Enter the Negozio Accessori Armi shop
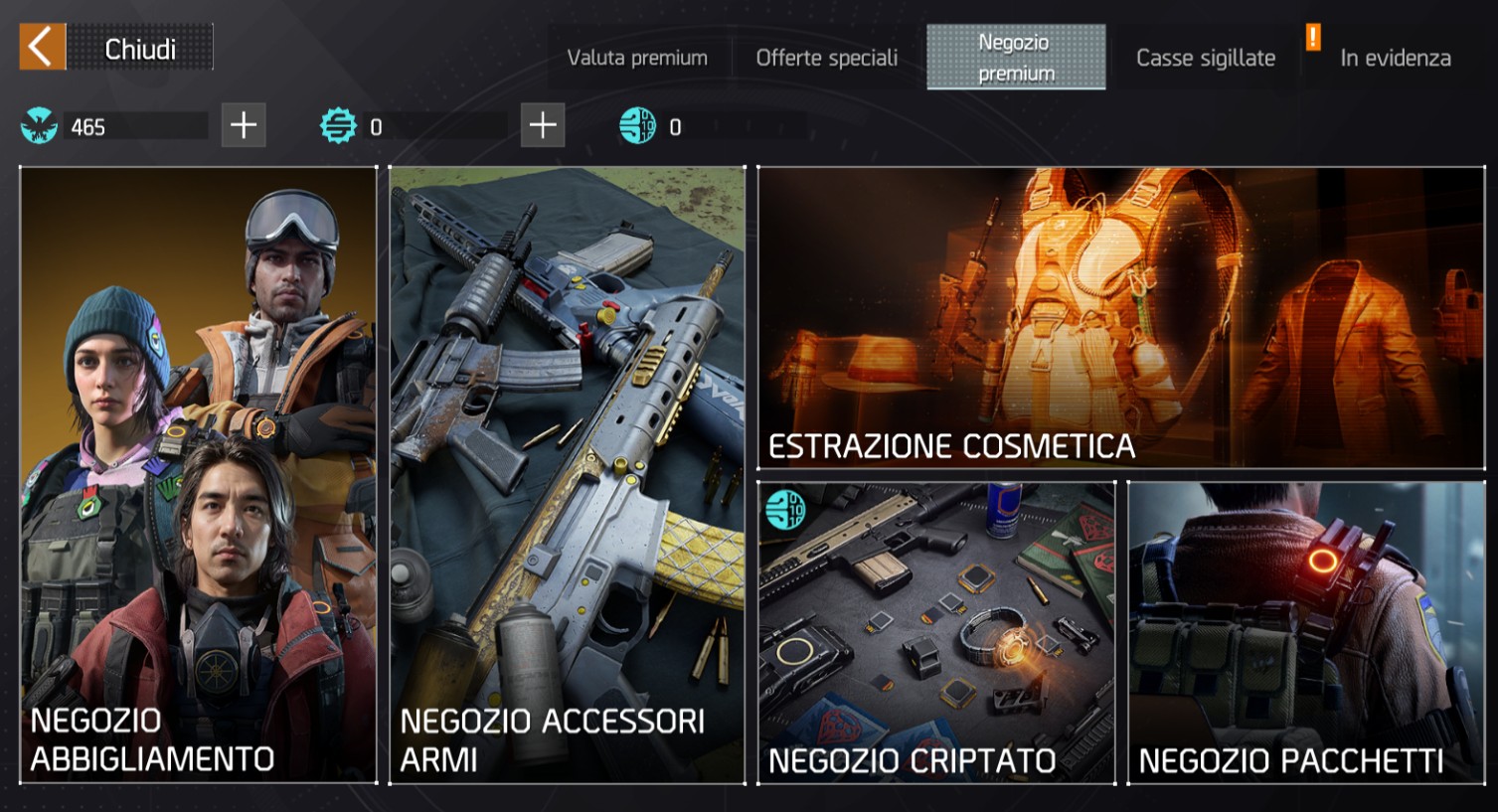The width and height of the screenshot is (1498, 812). (x=567, y=475)
